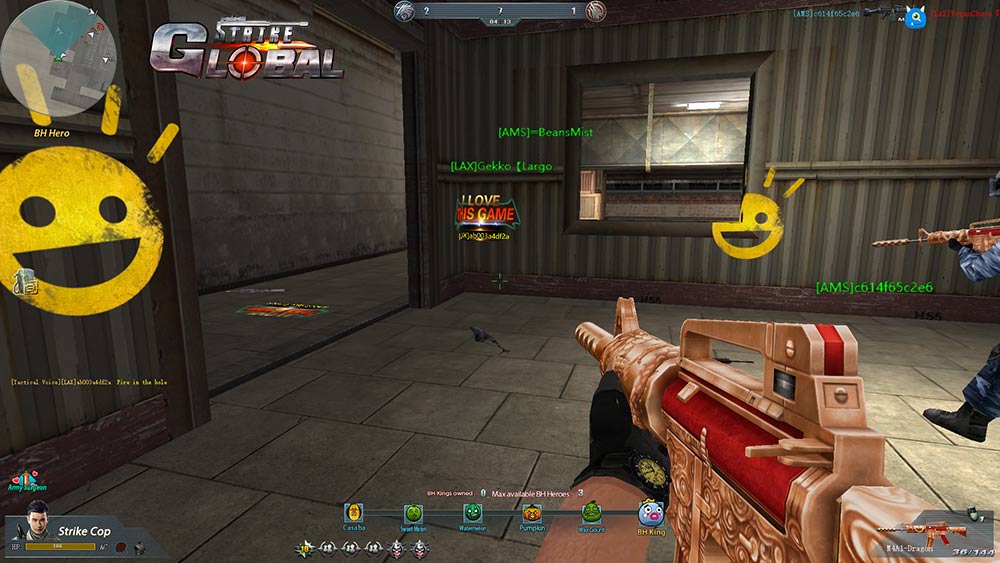Click the blue monster kill feed icon
The width and height of the screenshot is (1000, 563).
click(915, 16)
